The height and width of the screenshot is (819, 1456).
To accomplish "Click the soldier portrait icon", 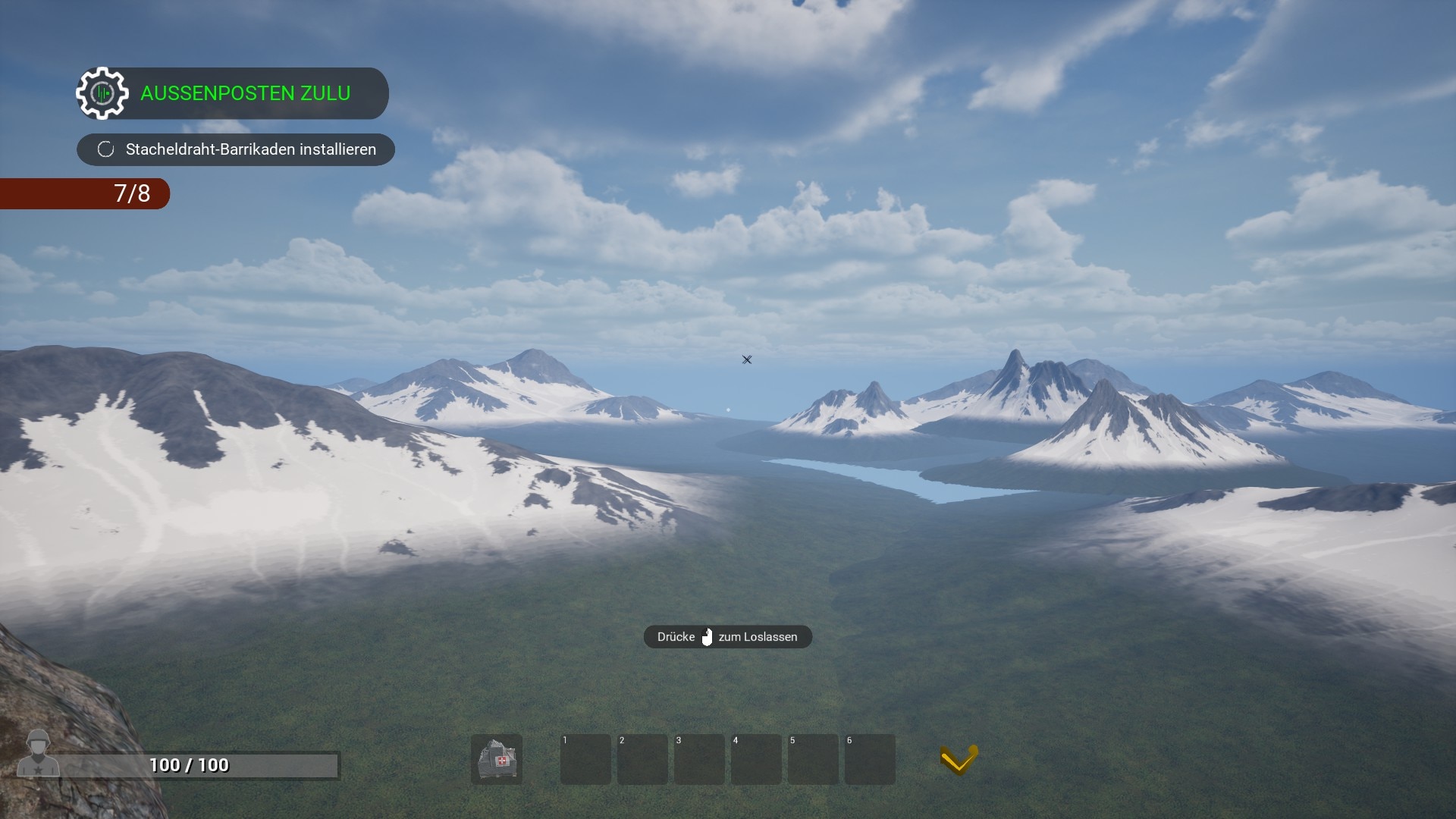I will (38, 754).
